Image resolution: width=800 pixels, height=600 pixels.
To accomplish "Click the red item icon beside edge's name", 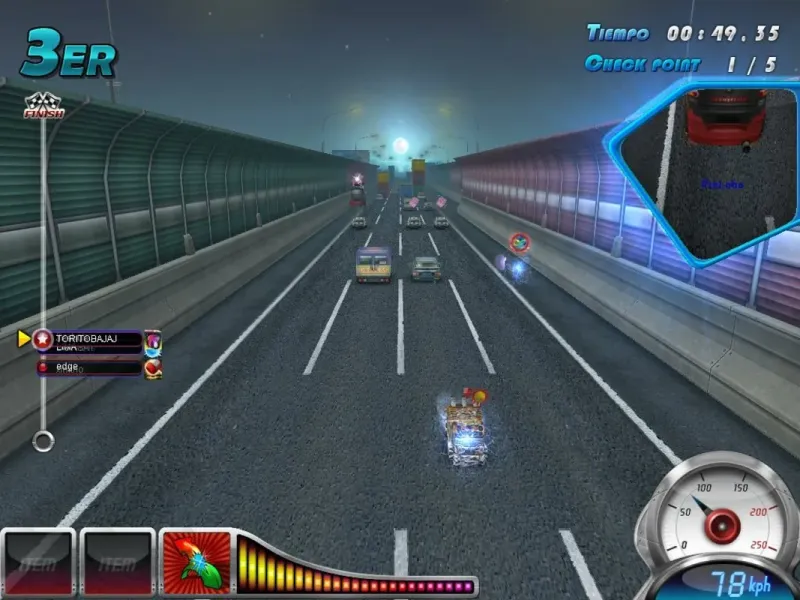I will pos(153,368).
